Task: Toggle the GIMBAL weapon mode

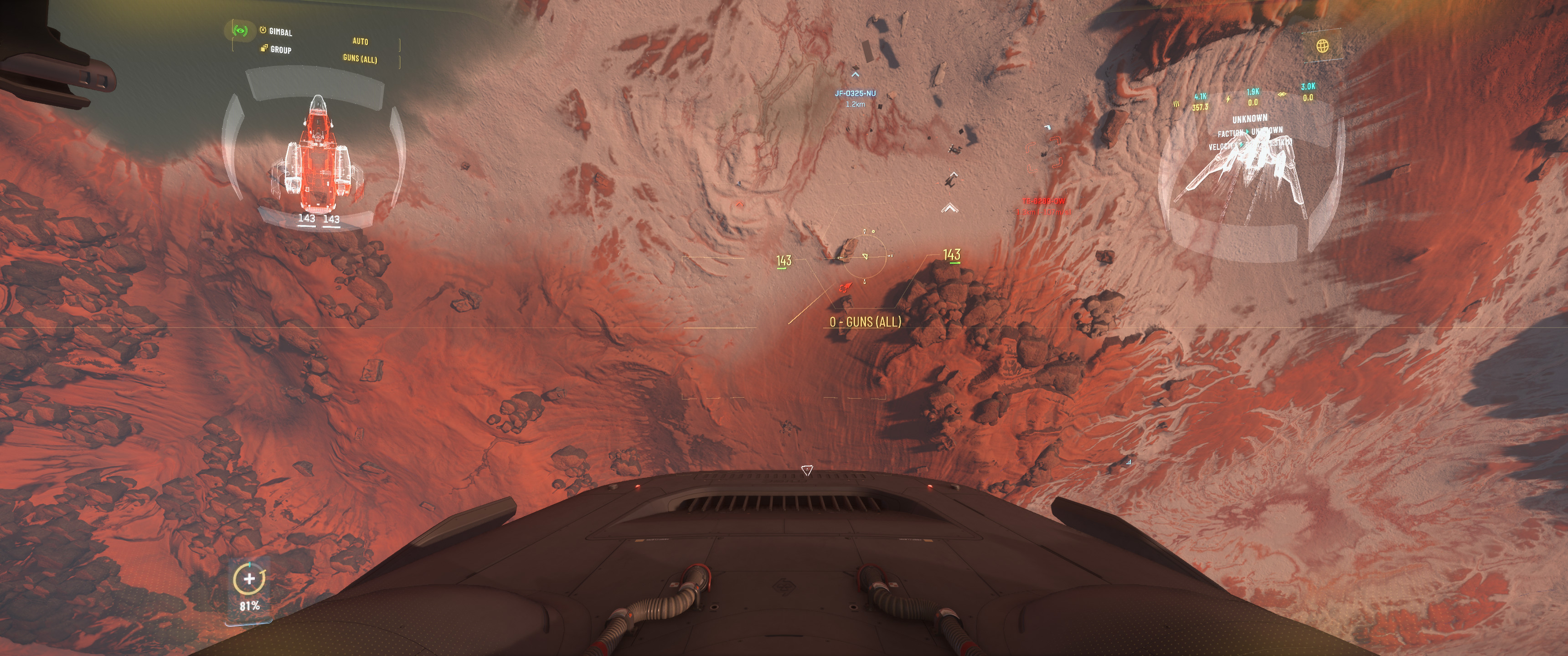Action: (280, 31)
